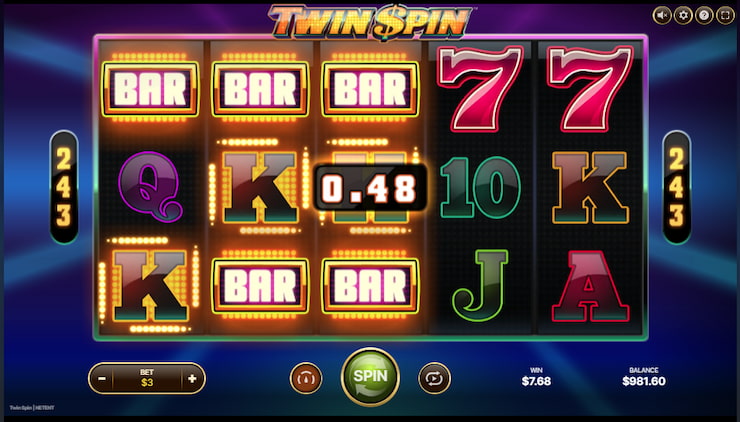Toggle the quick spin speedometer button
The width and height of the screenshot is (740, 422).
306,378
